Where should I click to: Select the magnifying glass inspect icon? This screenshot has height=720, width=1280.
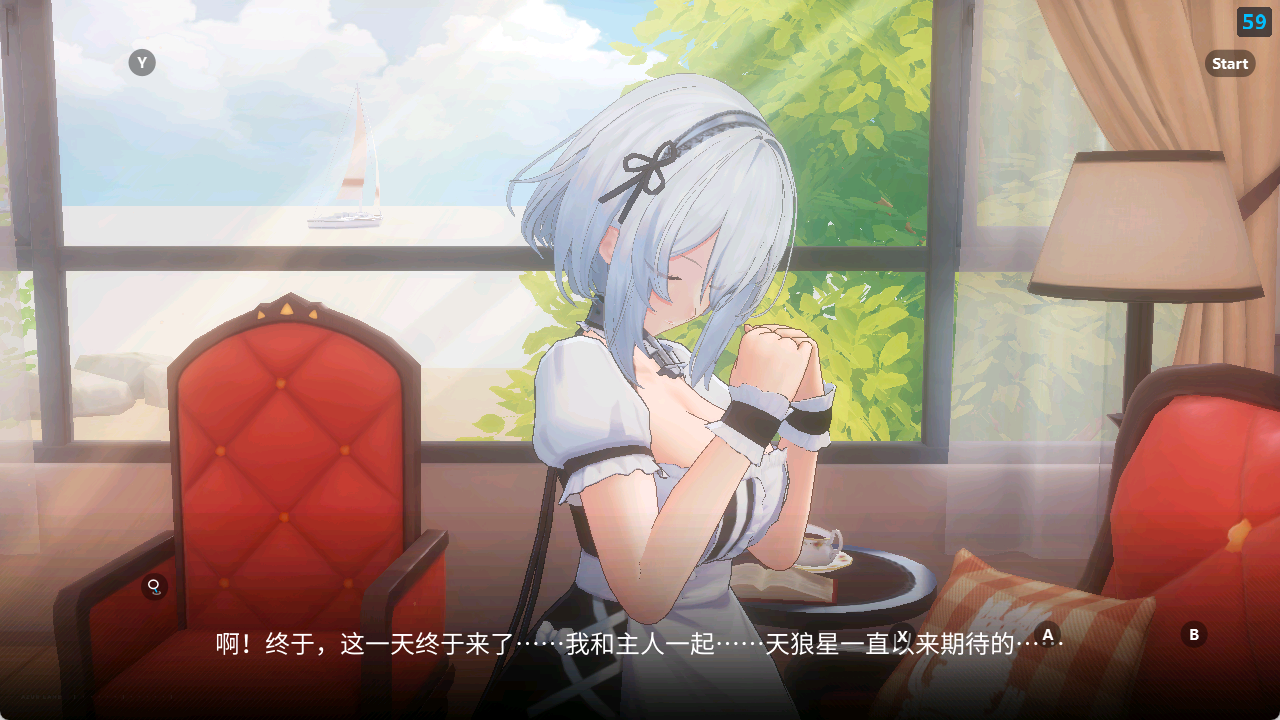[155, 588]
